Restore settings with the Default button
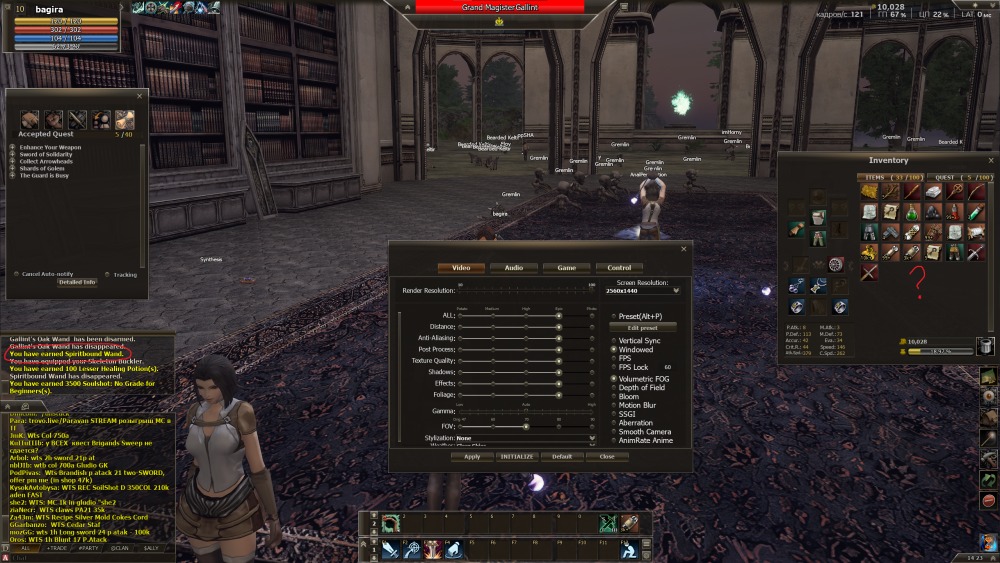Viewport: 1000px width, 563px height. pyautogui.click(x=562, y=456)
